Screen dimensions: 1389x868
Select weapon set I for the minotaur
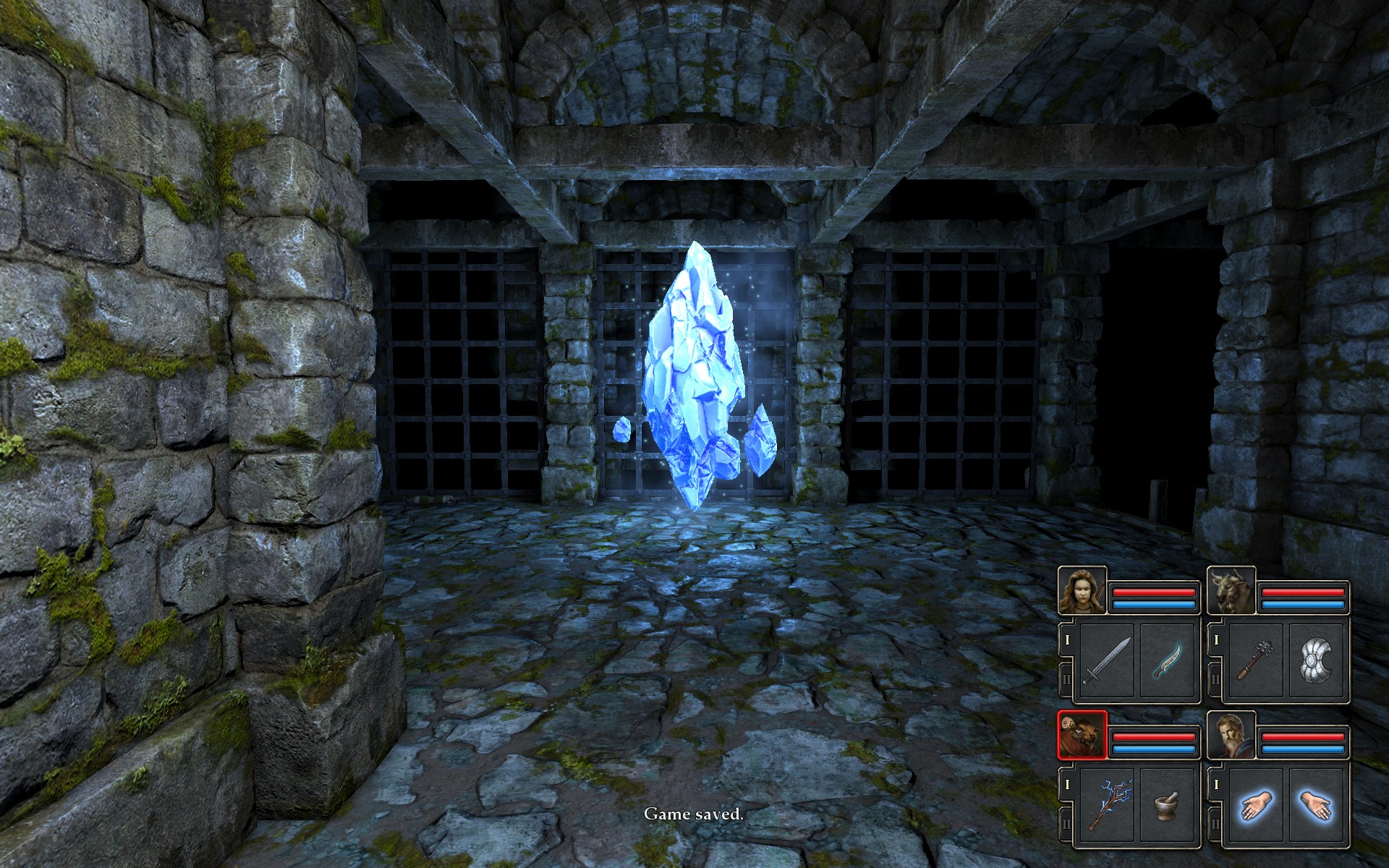point(1216,640)
